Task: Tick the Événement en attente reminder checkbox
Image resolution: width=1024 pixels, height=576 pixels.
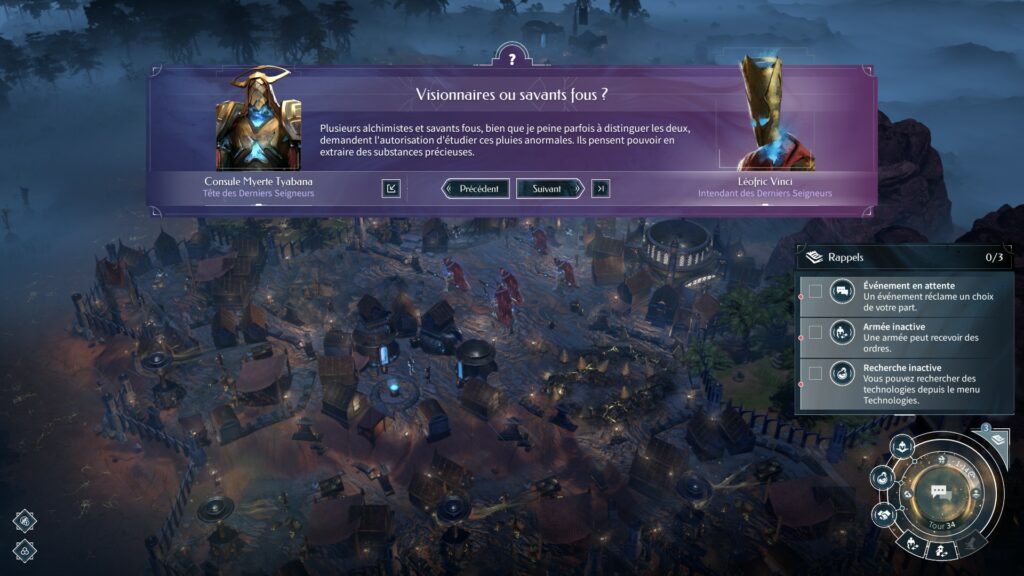Action: click(x=816, y=291)
